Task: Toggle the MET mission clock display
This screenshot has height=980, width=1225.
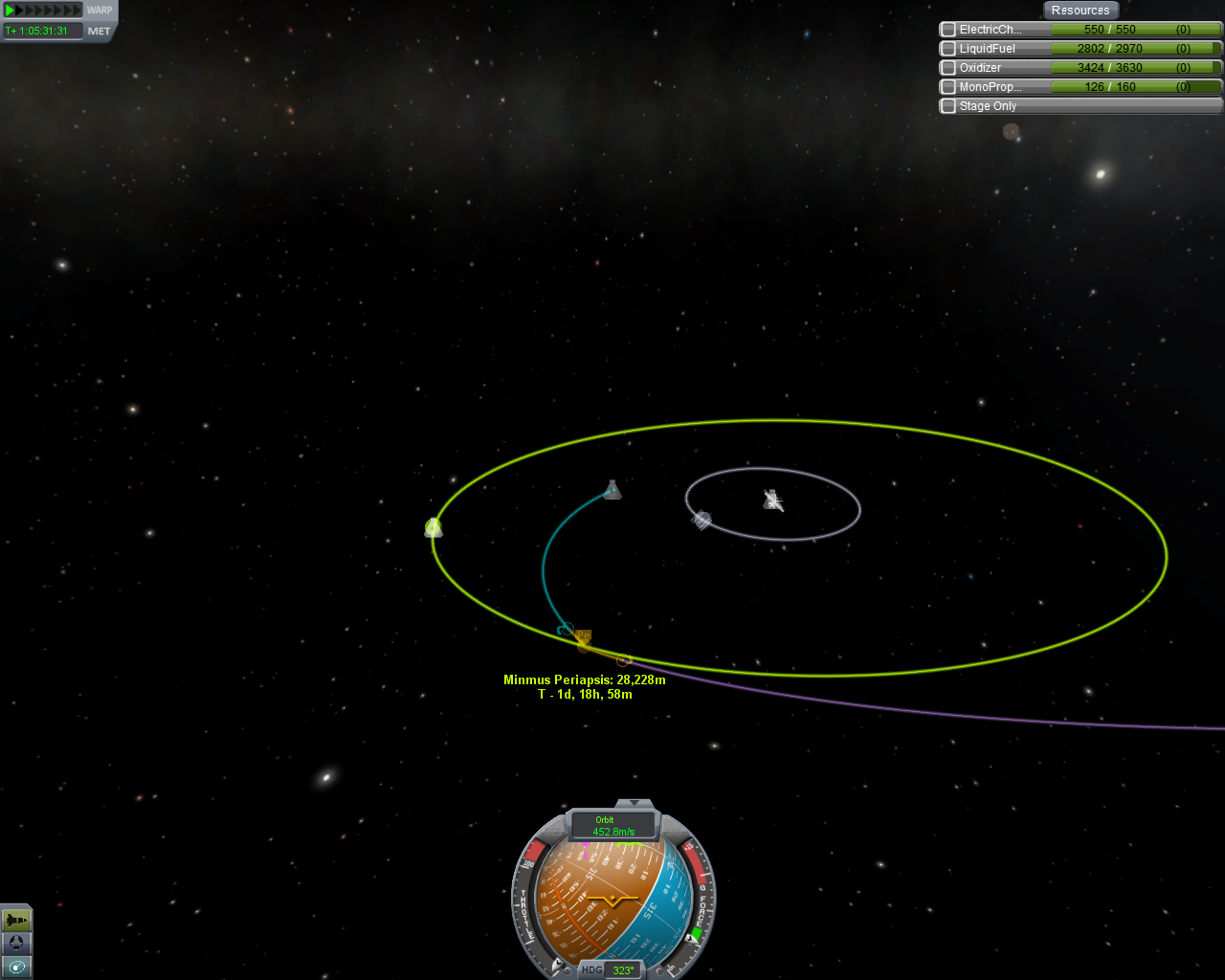Action: [x=99, y=32]
